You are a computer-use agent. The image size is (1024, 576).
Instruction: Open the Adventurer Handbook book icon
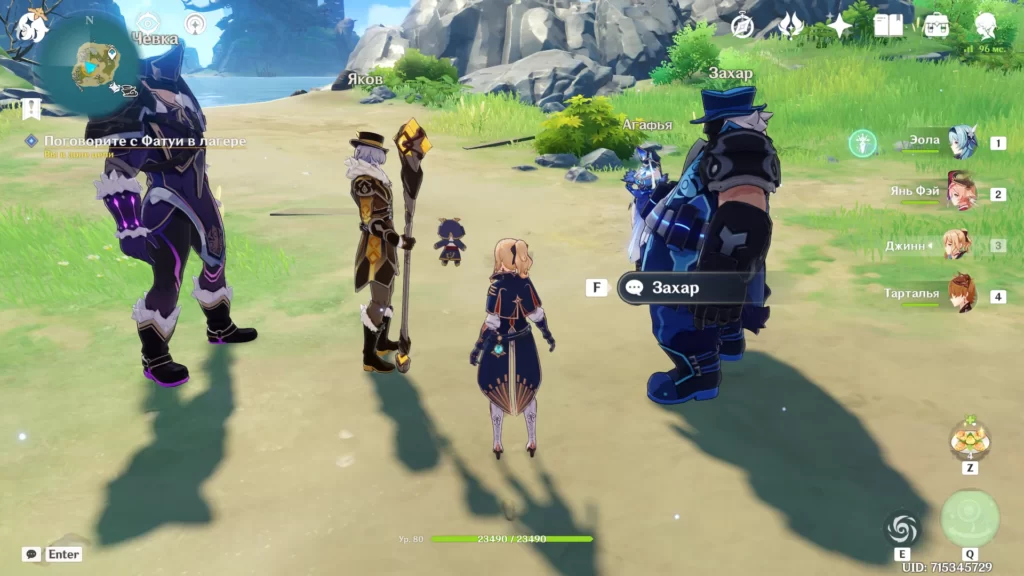(x=888, y=25)
